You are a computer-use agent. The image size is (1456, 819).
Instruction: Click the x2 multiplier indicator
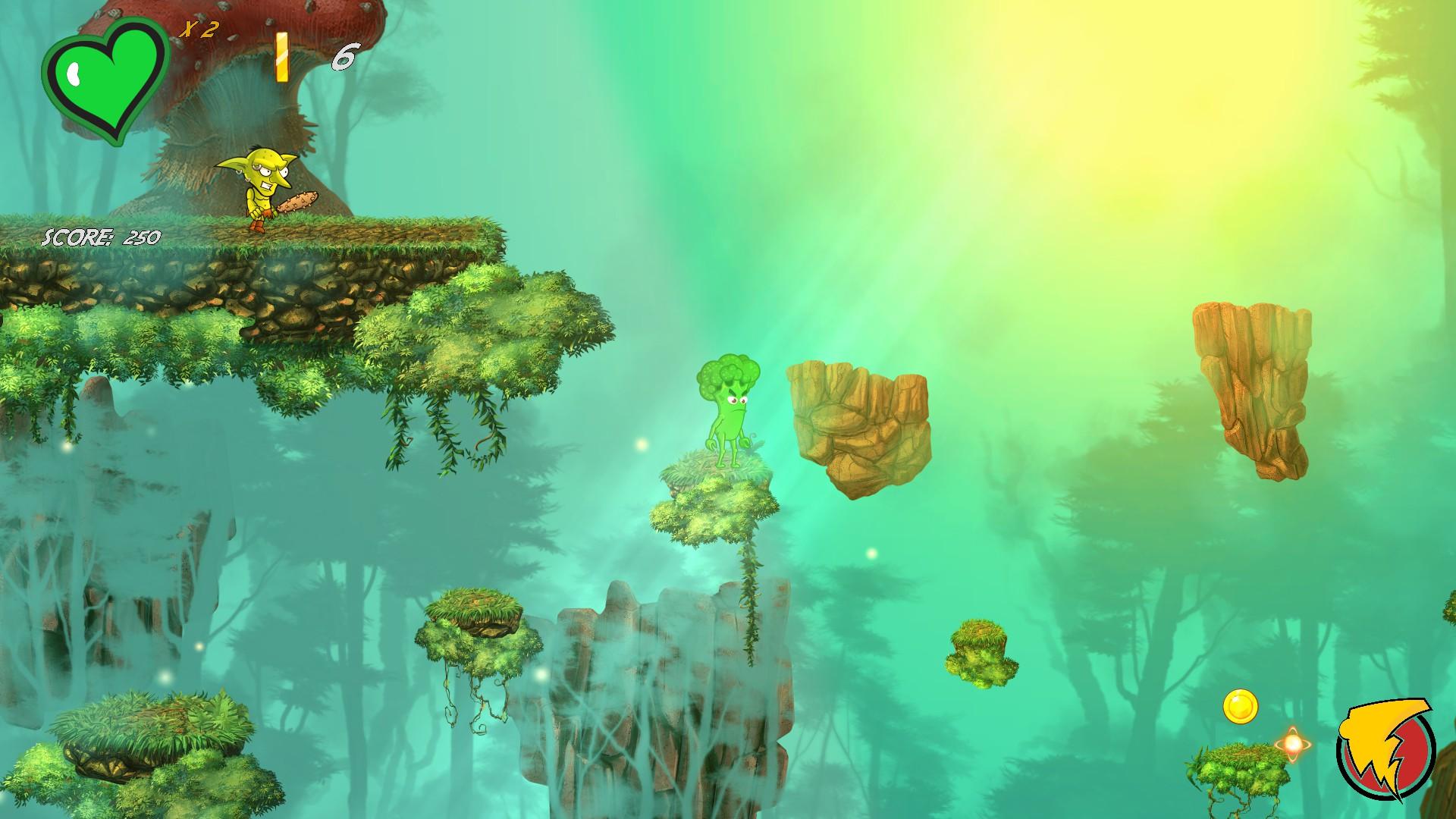[203, 29]
